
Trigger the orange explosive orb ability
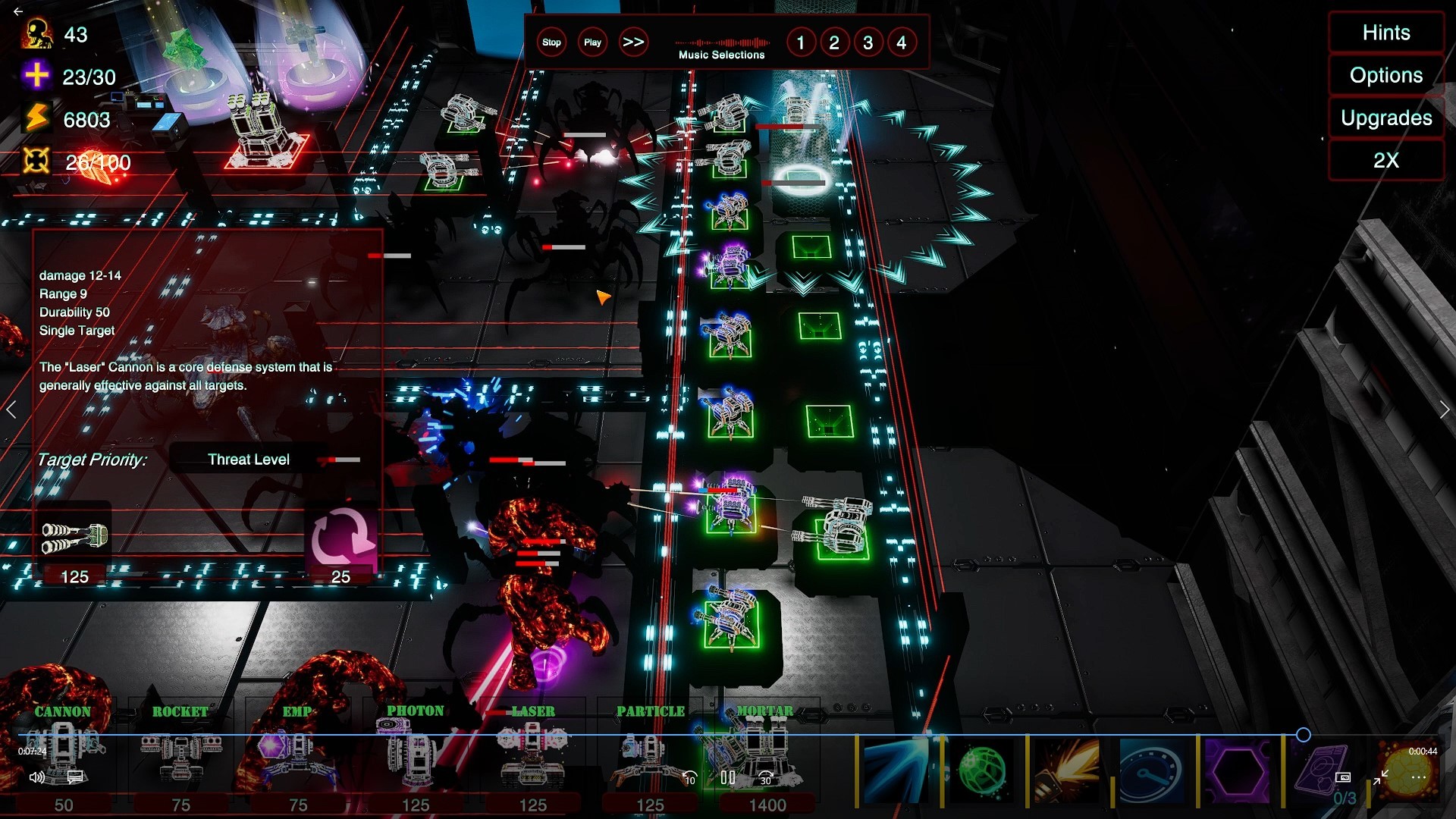(1406, 777)
